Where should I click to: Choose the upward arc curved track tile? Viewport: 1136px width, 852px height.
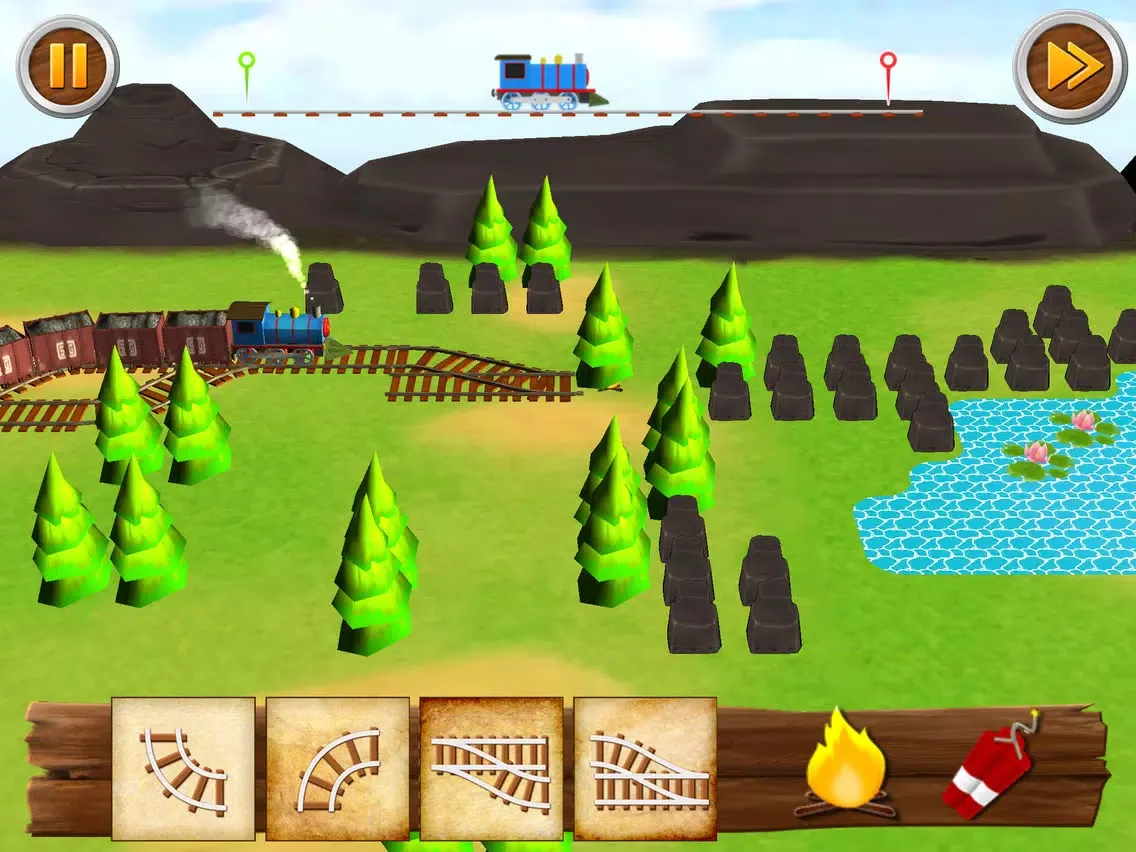338,768
